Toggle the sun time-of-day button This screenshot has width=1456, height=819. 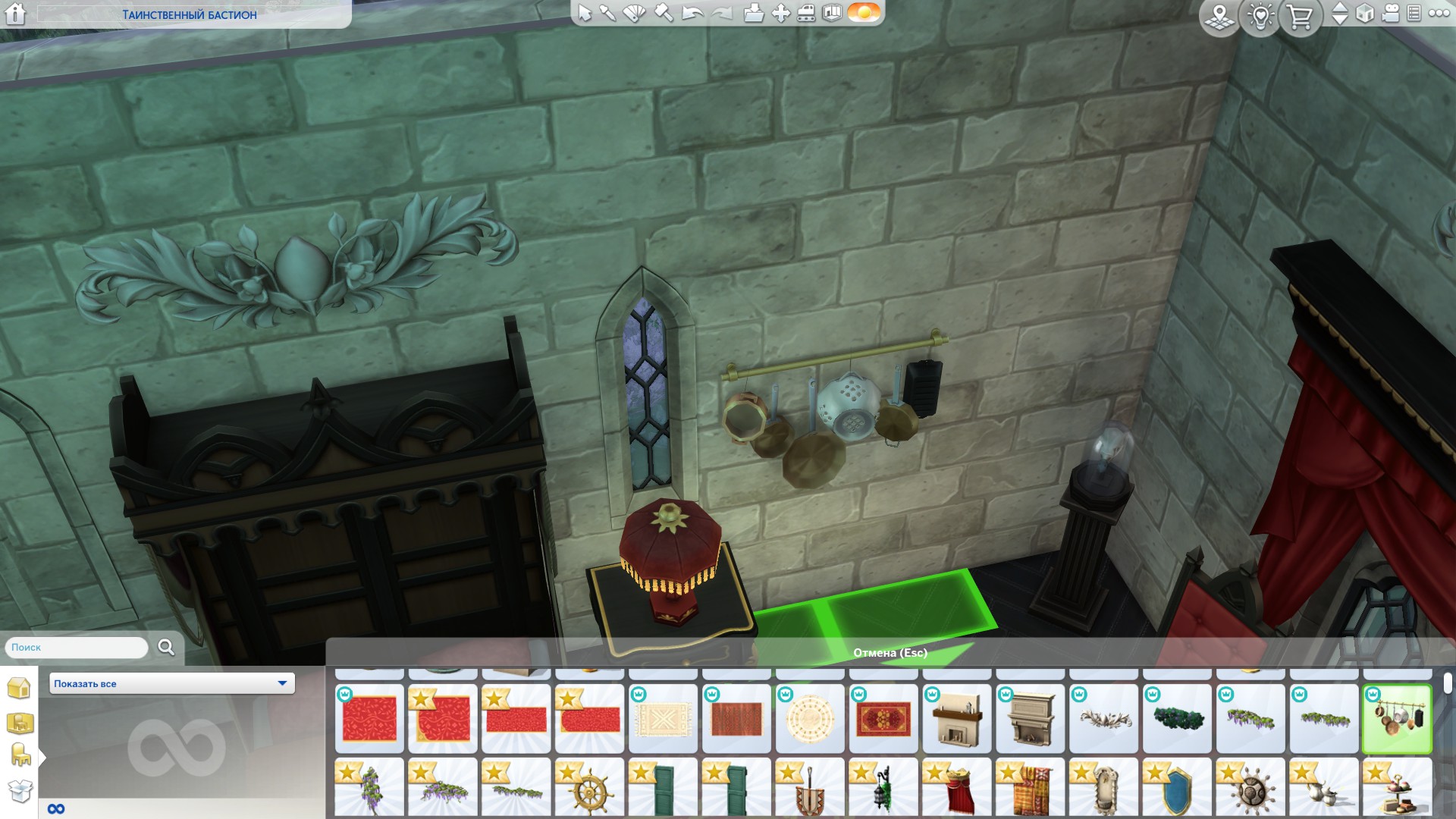click(864, 13)
